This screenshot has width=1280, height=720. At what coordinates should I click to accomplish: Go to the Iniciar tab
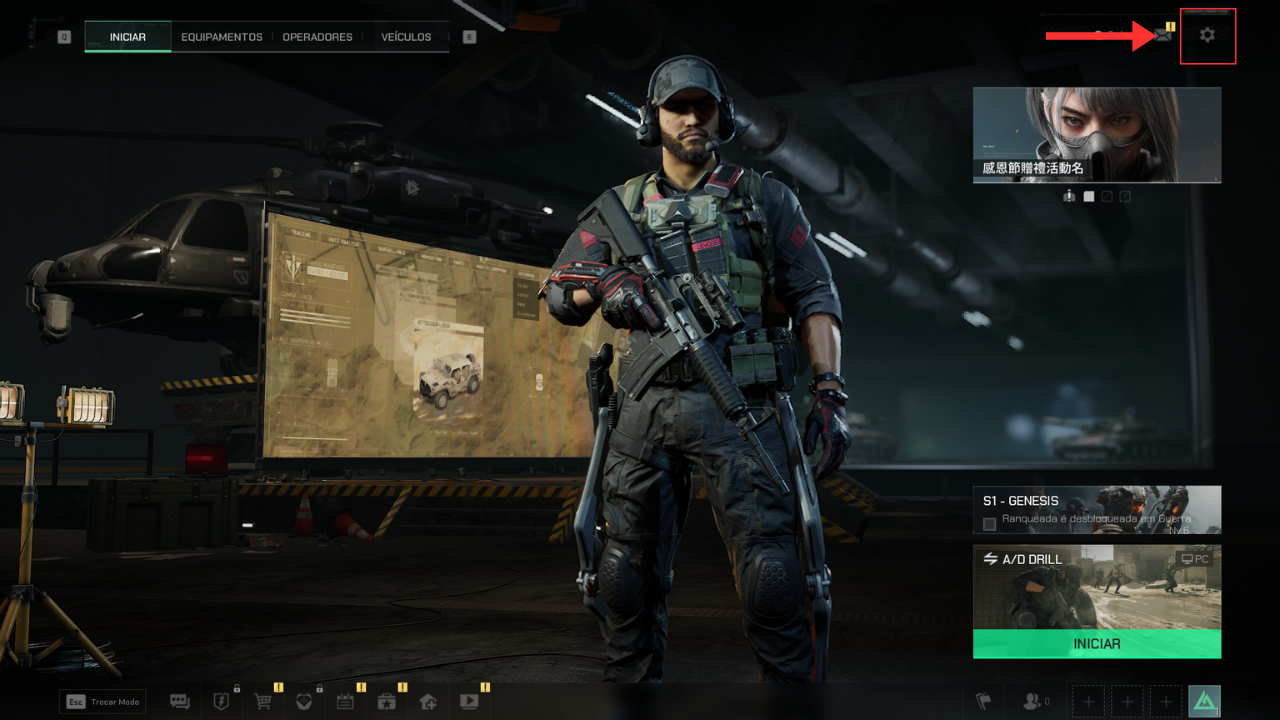(x=128, y=37)
